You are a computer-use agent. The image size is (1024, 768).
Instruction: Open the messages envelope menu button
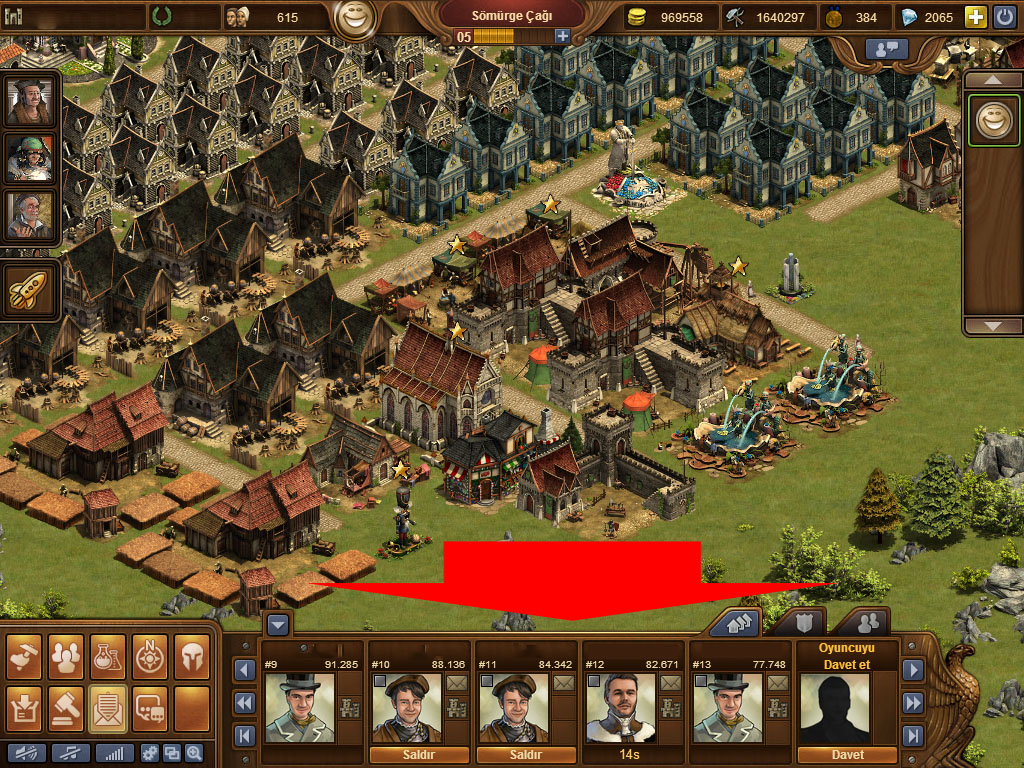click(107, 706)
